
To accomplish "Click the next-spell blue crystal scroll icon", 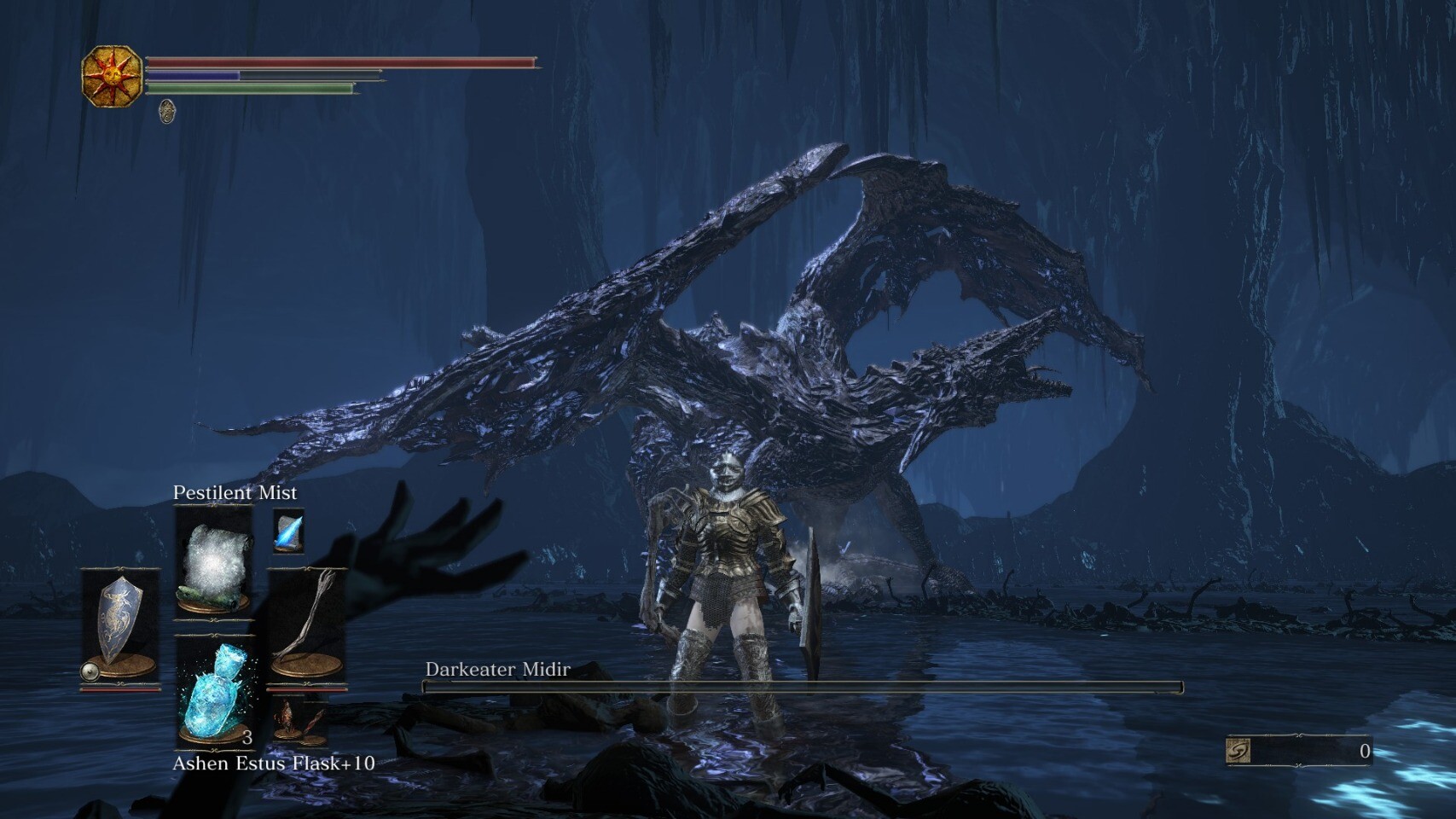I will 288,531.
